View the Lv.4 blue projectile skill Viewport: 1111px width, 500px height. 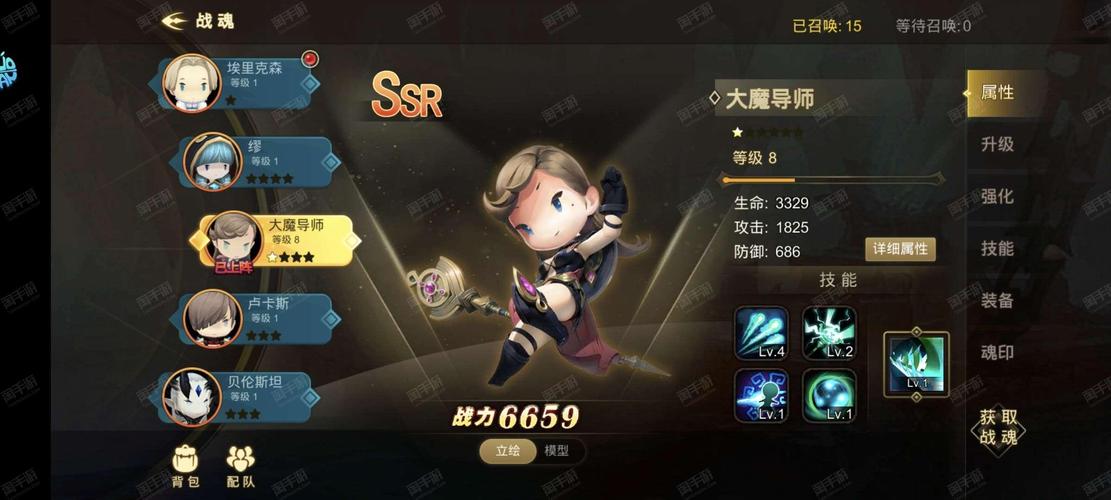[x=762, y=333]
